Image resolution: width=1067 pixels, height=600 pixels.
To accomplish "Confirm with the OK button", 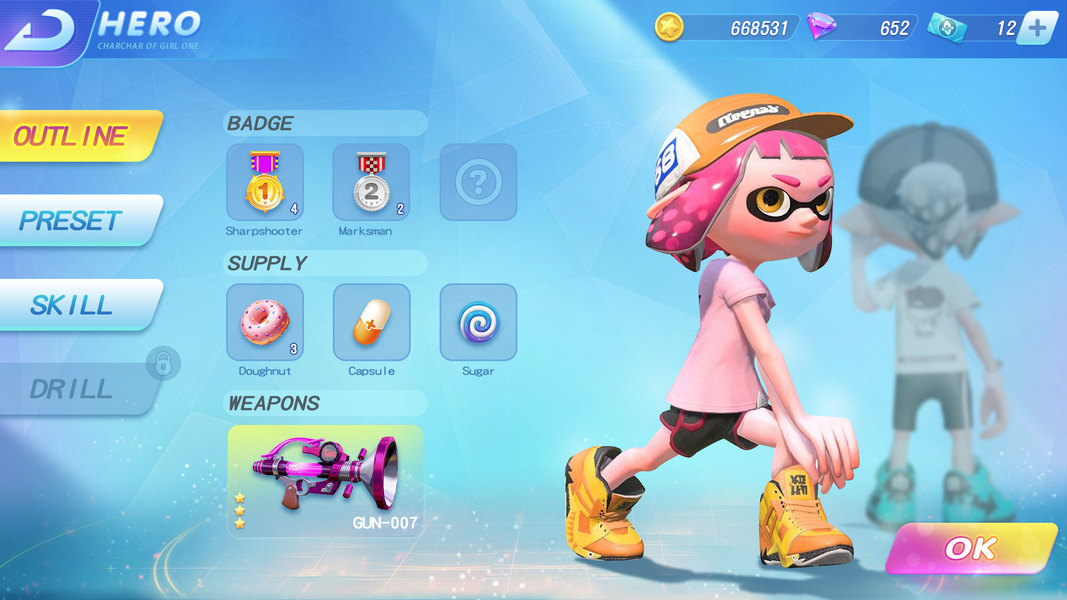I will pos(968,548).
